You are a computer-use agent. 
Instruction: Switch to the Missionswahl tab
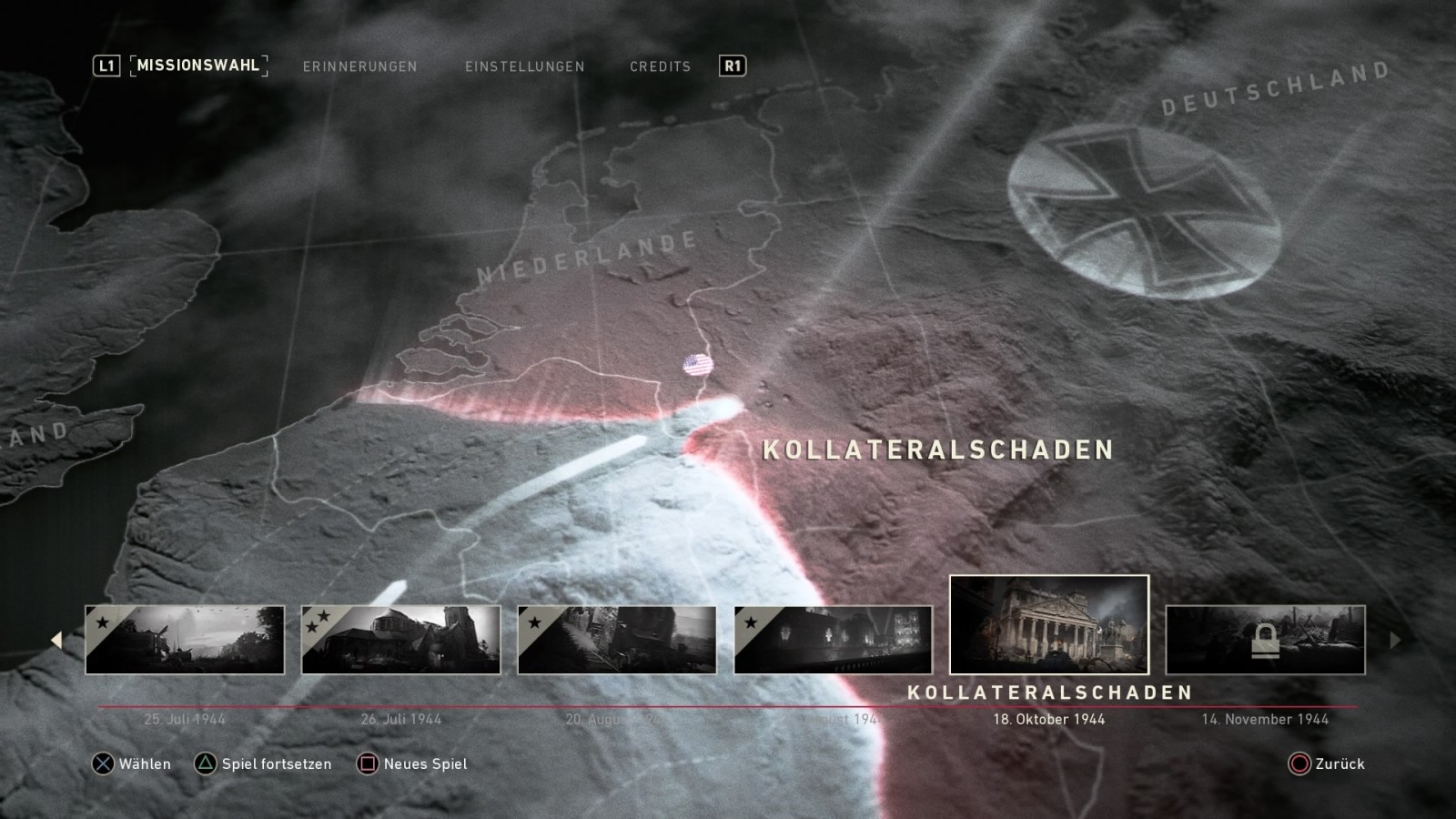(198, 66)
